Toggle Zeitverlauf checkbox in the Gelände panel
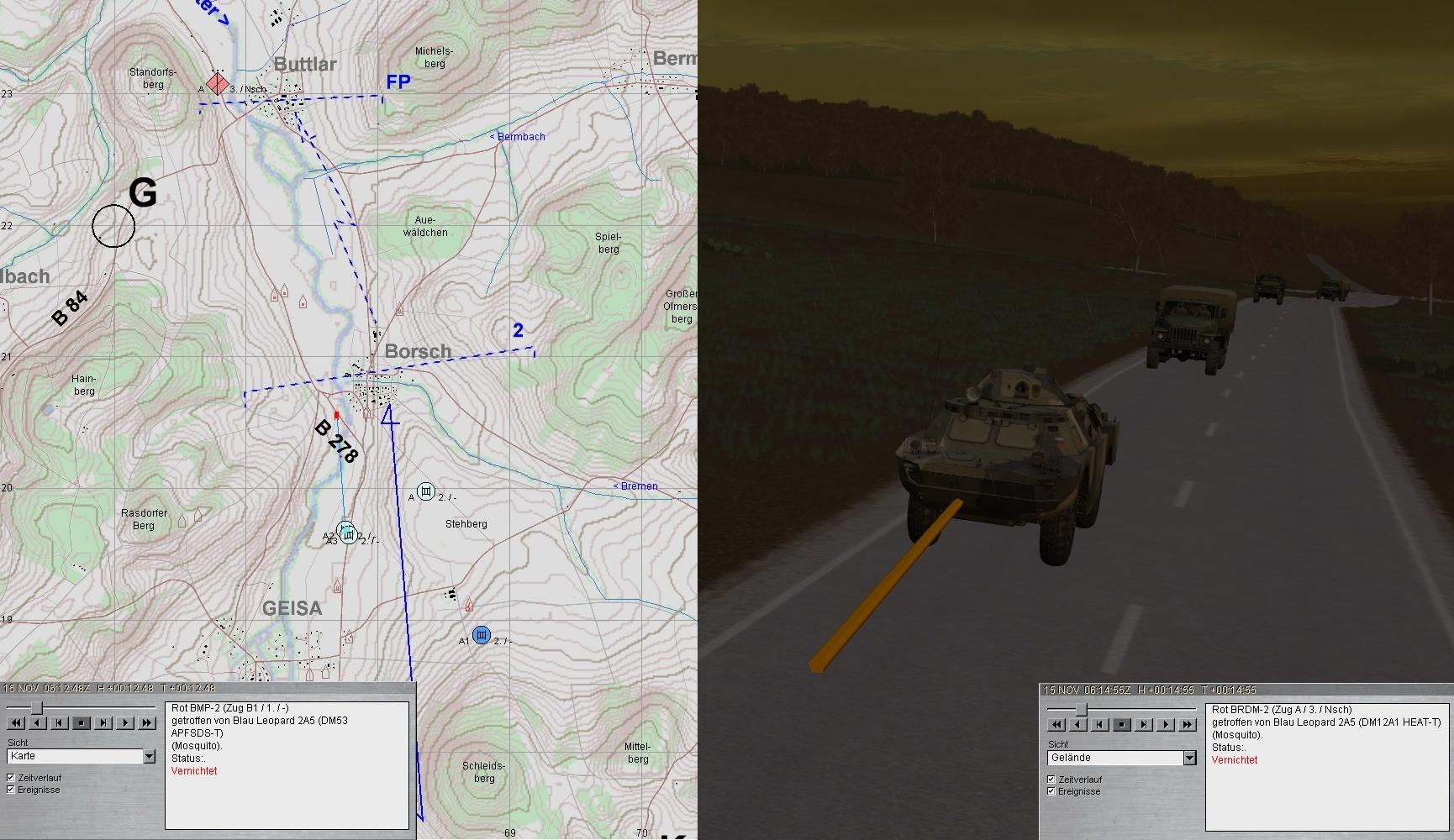This screenshot has height=840, width=1454. 1051,780
